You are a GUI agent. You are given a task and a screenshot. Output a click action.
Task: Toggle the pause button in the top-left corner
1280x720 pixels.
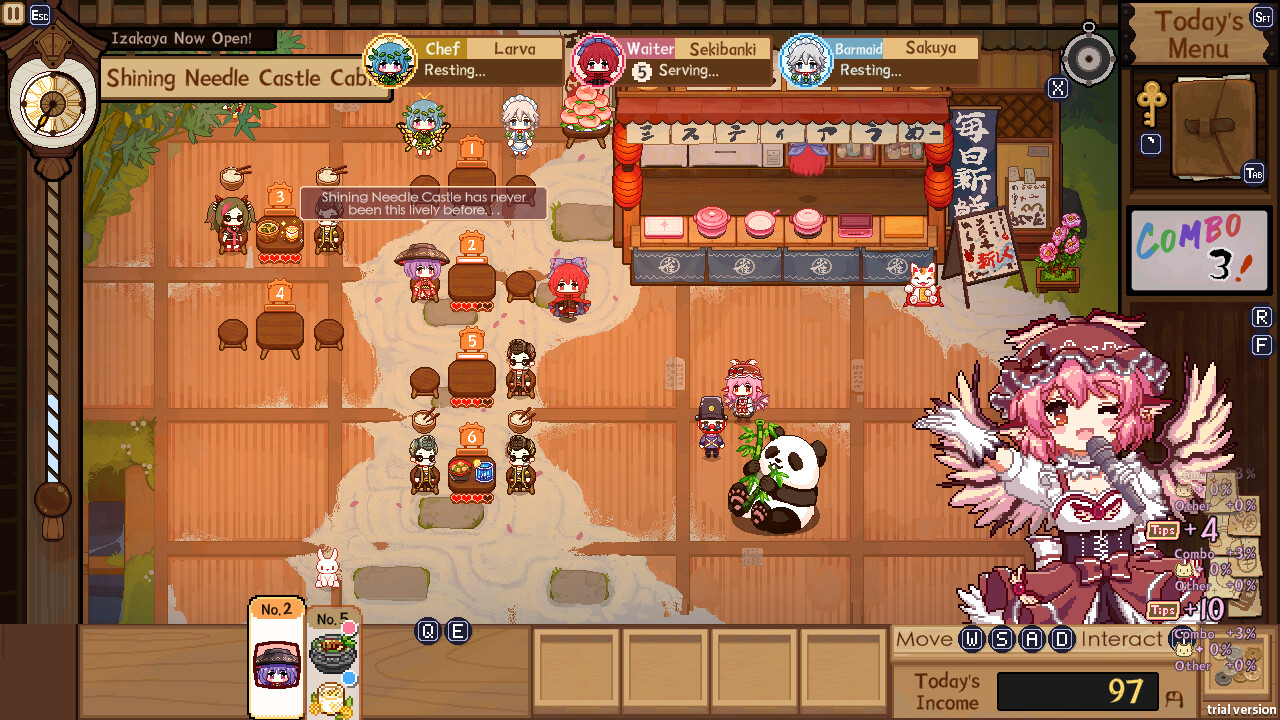13,13
